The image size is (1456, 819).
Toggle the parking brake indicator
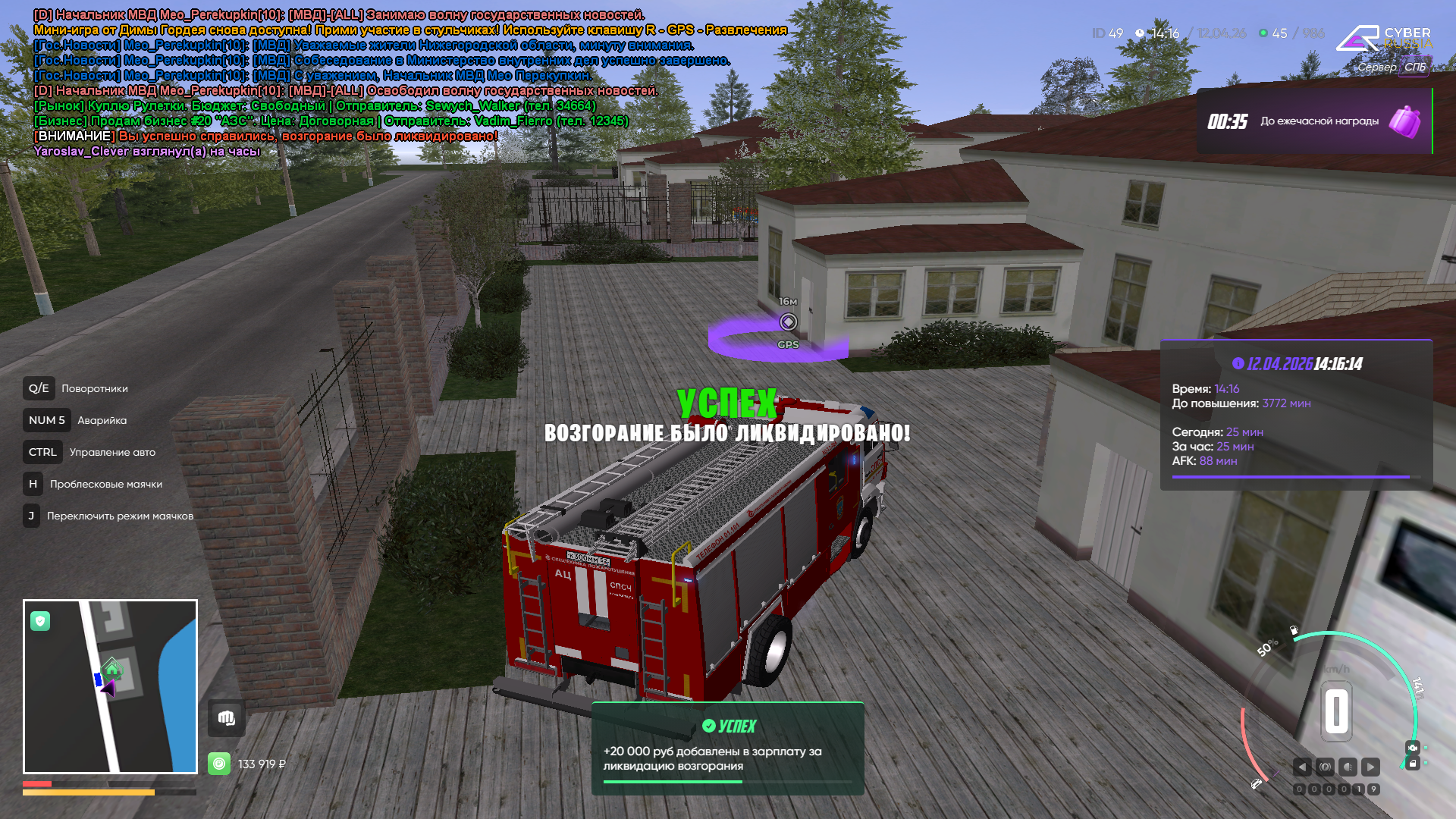click(x=1325, y=767)
